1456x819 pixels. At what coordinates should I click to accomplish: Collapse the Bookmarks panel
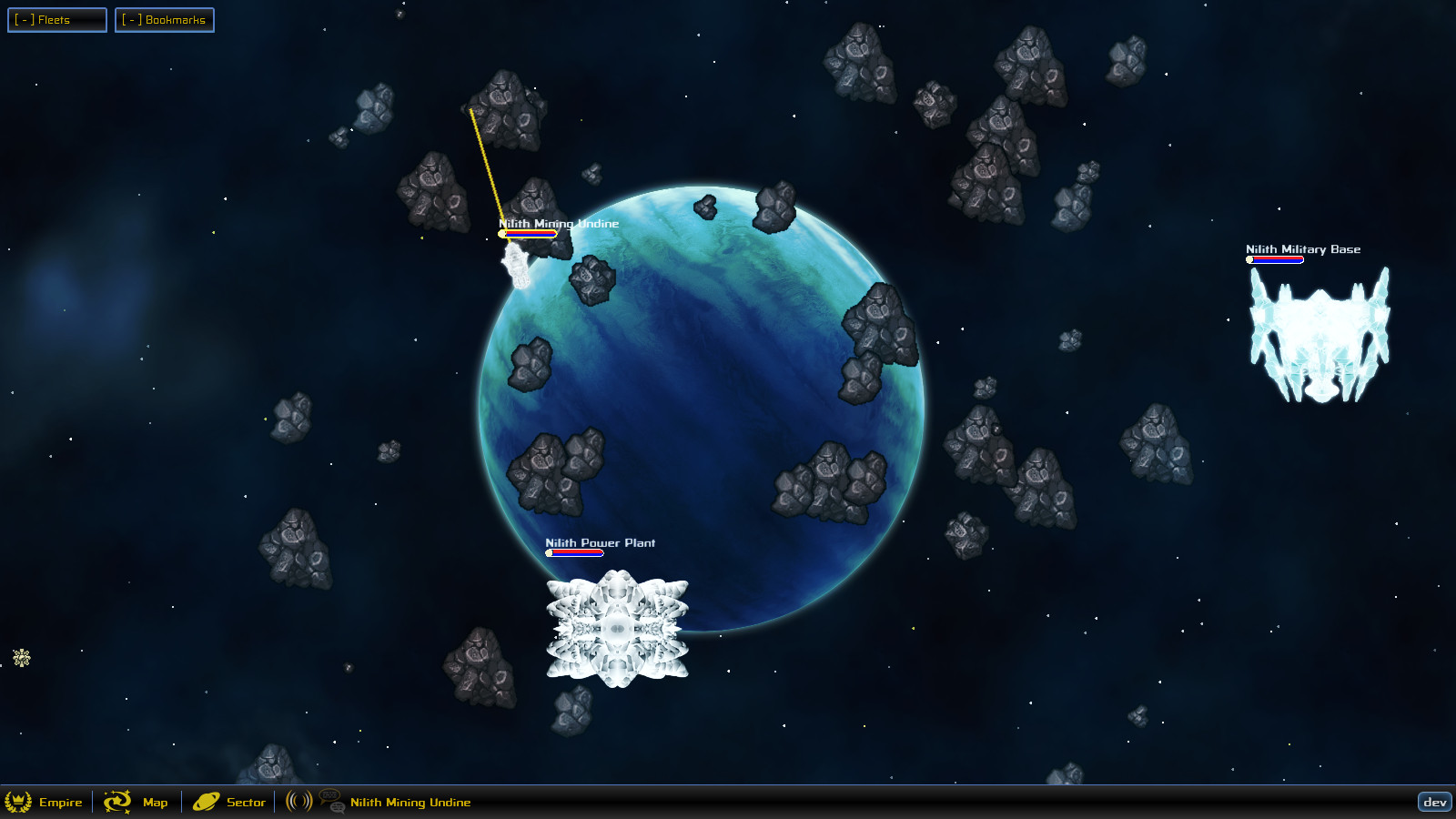(165, 19)
